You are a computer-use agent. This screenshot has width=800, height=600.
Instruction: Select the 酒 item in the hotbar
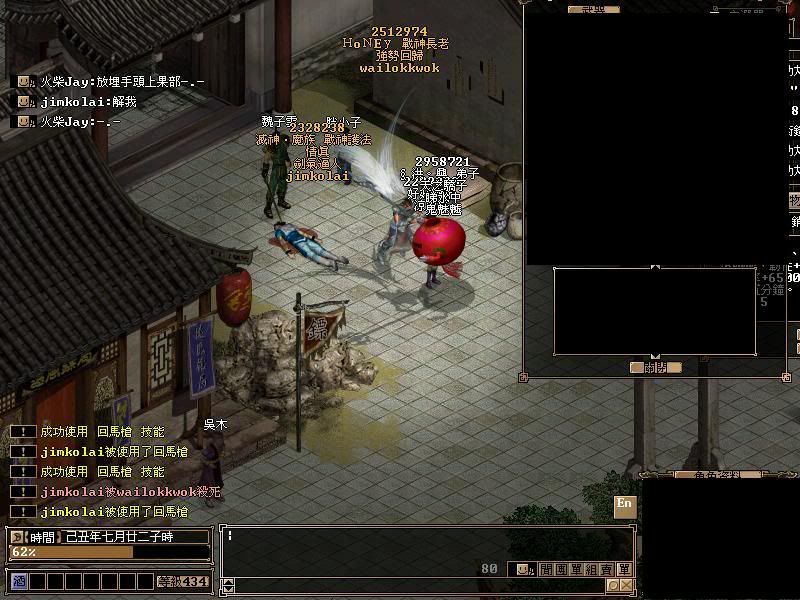click(x=18, y=581)
